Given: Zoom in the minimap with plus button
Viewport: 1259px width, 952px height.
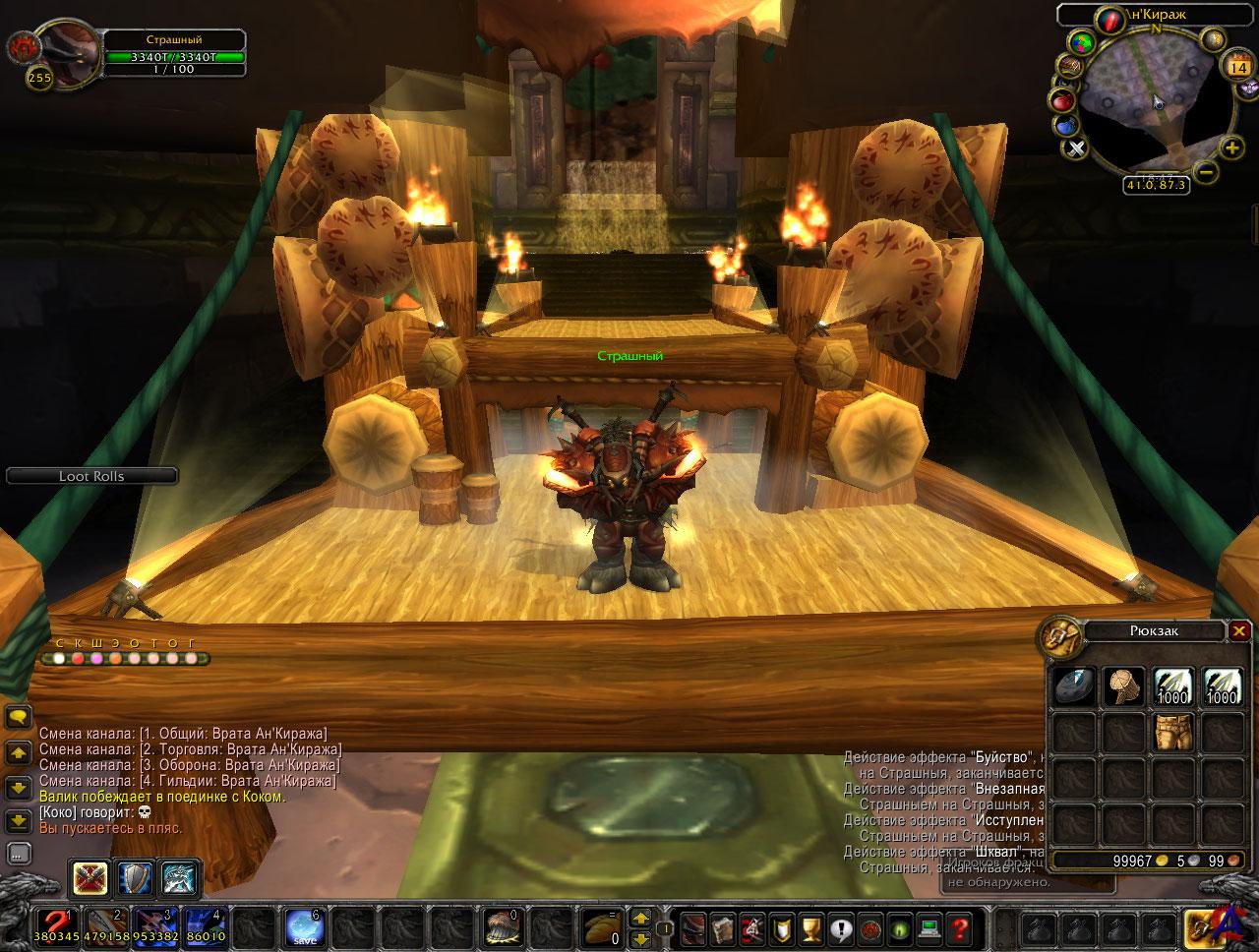Looking at the screenshot, I should (1231, 149).
